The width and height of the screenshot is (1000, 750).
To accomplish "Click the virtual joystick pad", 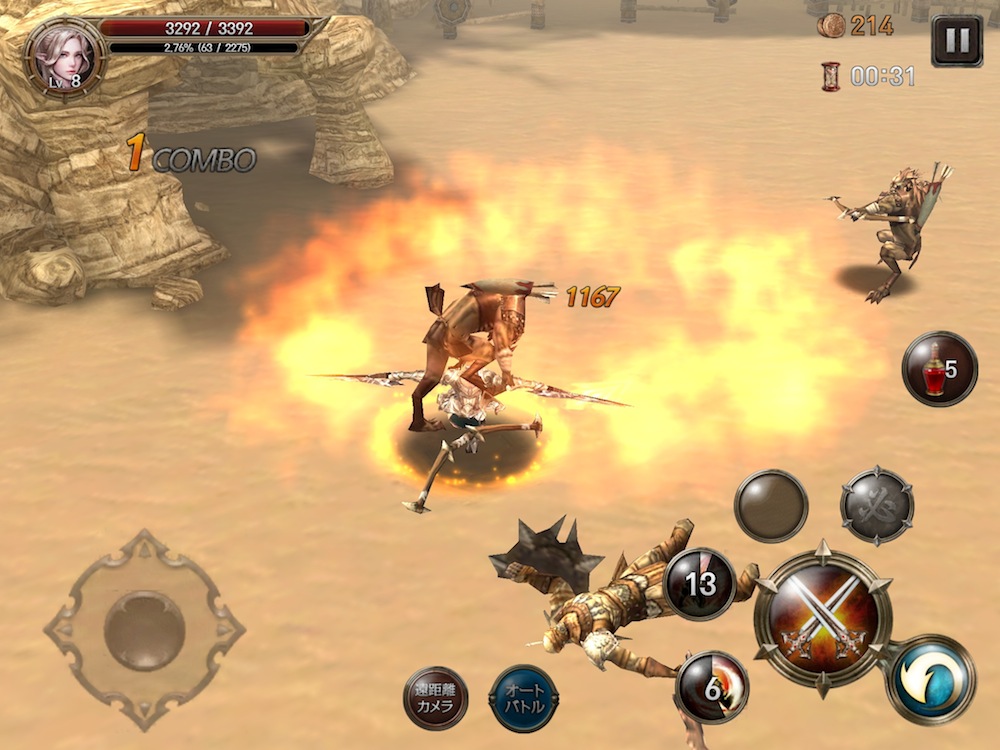I will coord(144,629).
